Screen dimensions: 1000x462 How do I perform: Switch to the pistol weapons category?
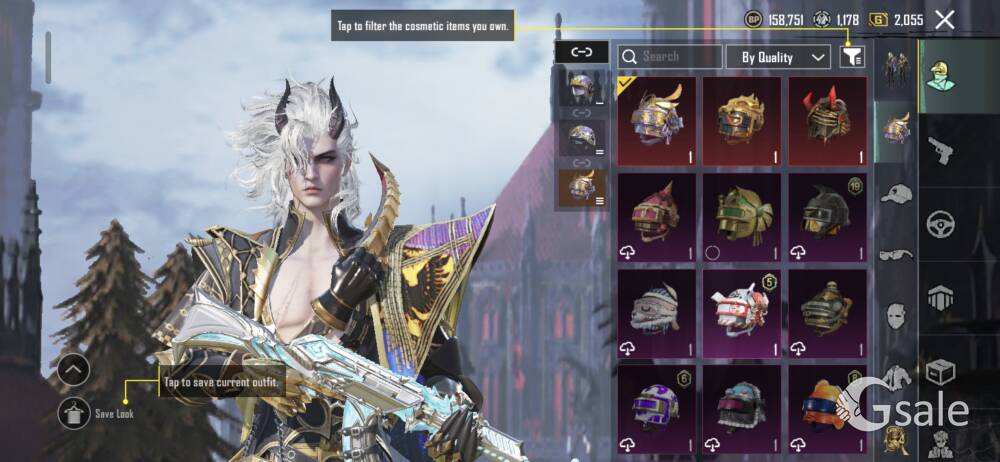click(941, 150)
